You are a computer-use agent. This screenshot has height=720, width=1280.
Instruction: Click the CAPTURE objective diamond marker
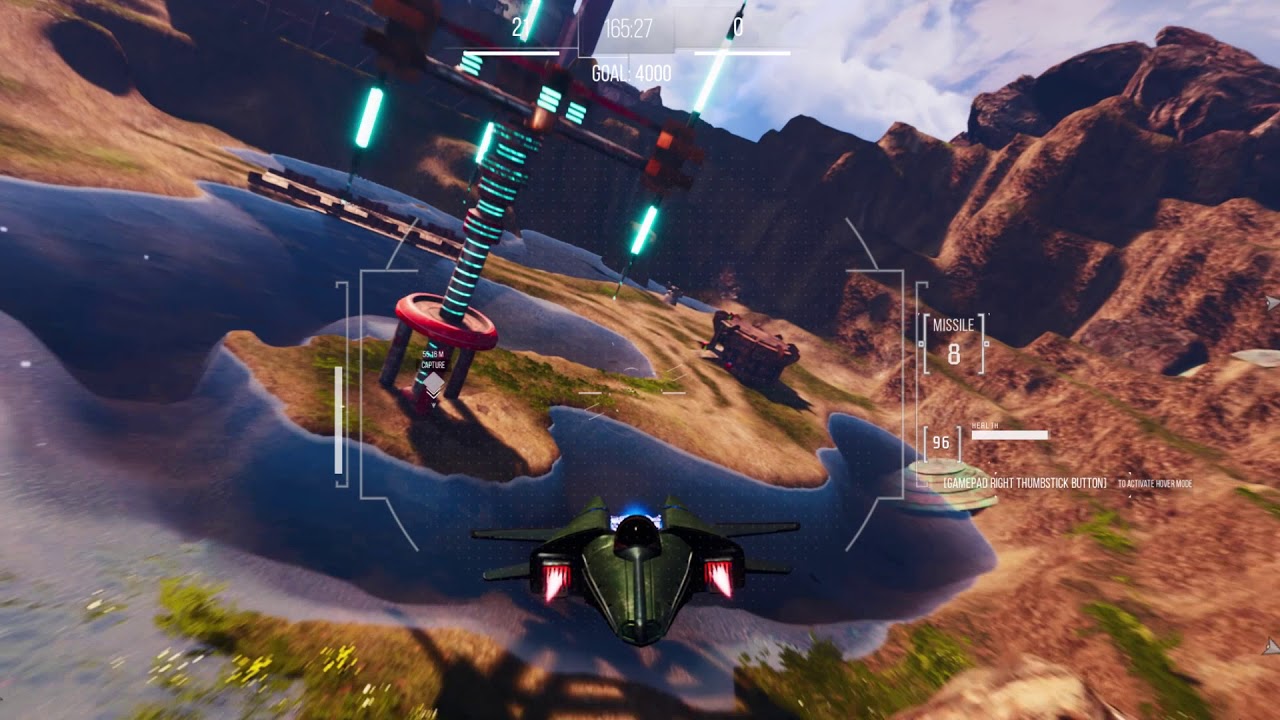pos(434,383)
